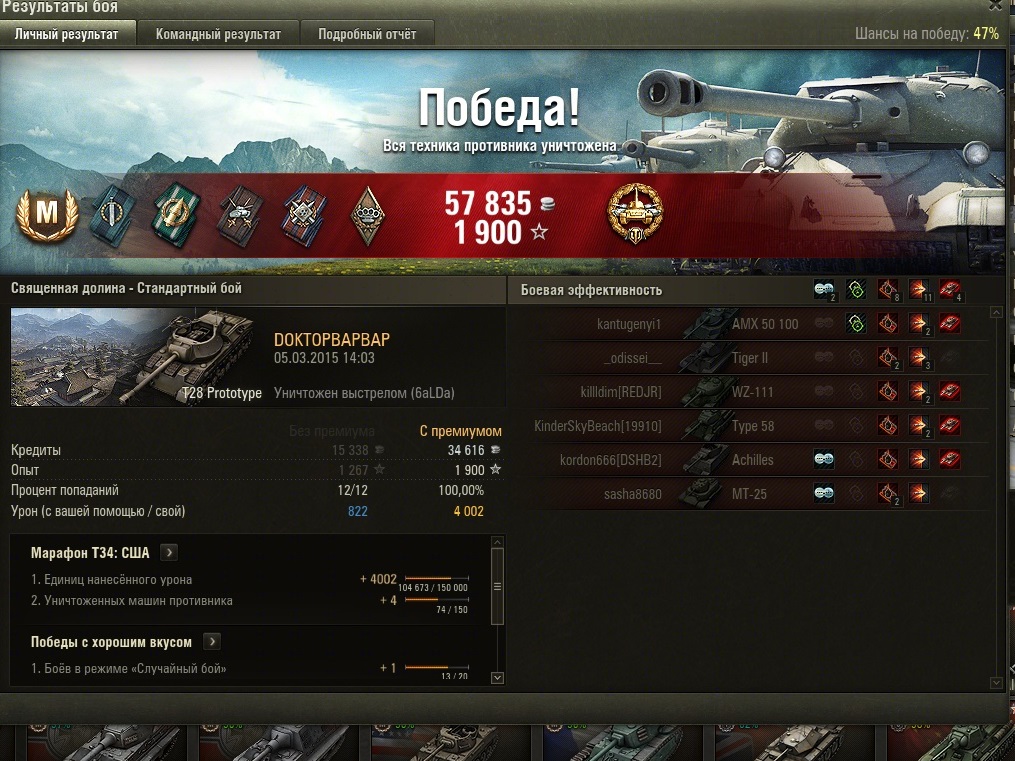Choose the killldim WZ-111 row

pyautogui.click(x=760, y=392)
